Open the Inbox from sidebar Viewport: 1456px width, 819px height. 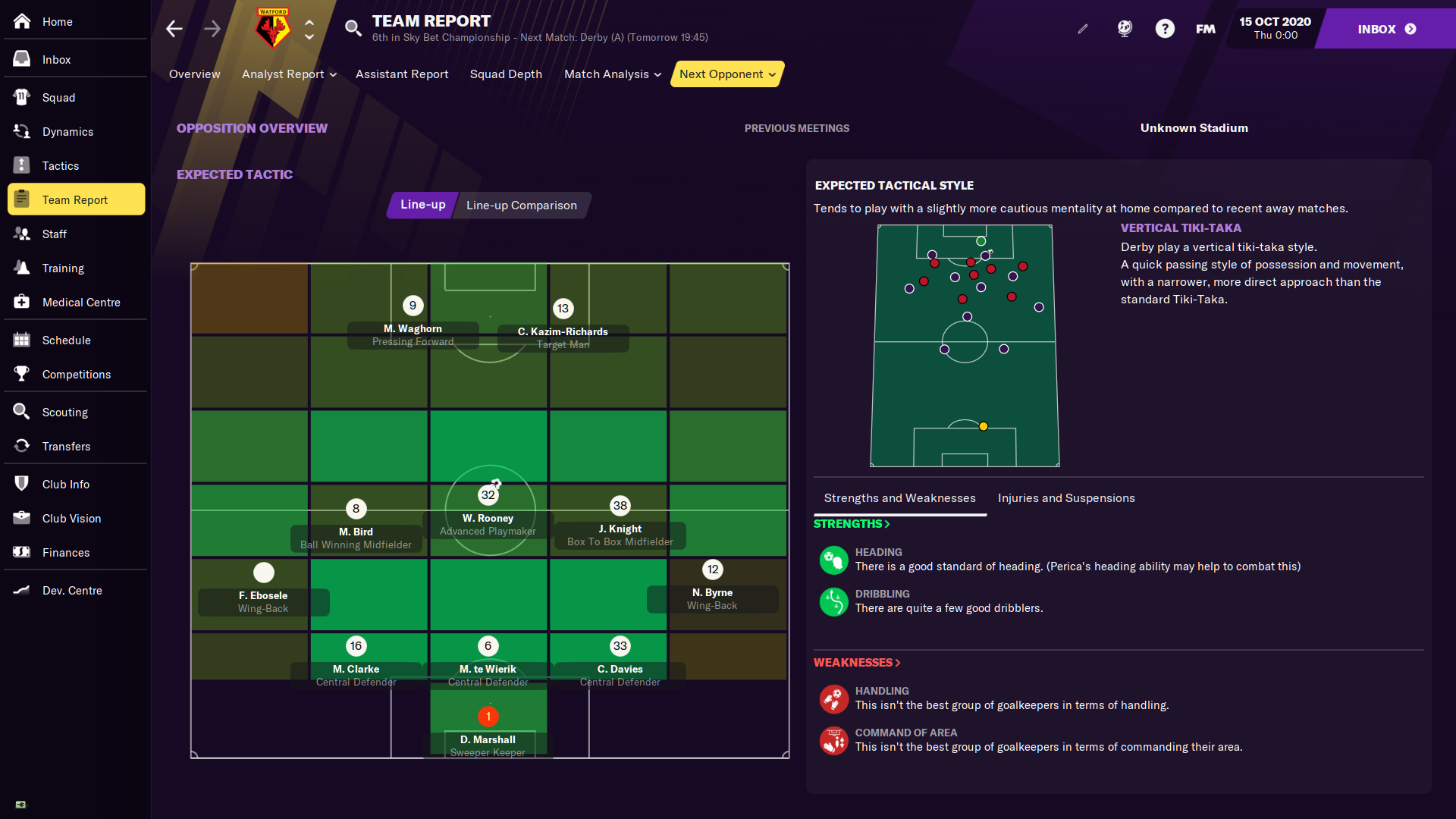click(56, 60)
